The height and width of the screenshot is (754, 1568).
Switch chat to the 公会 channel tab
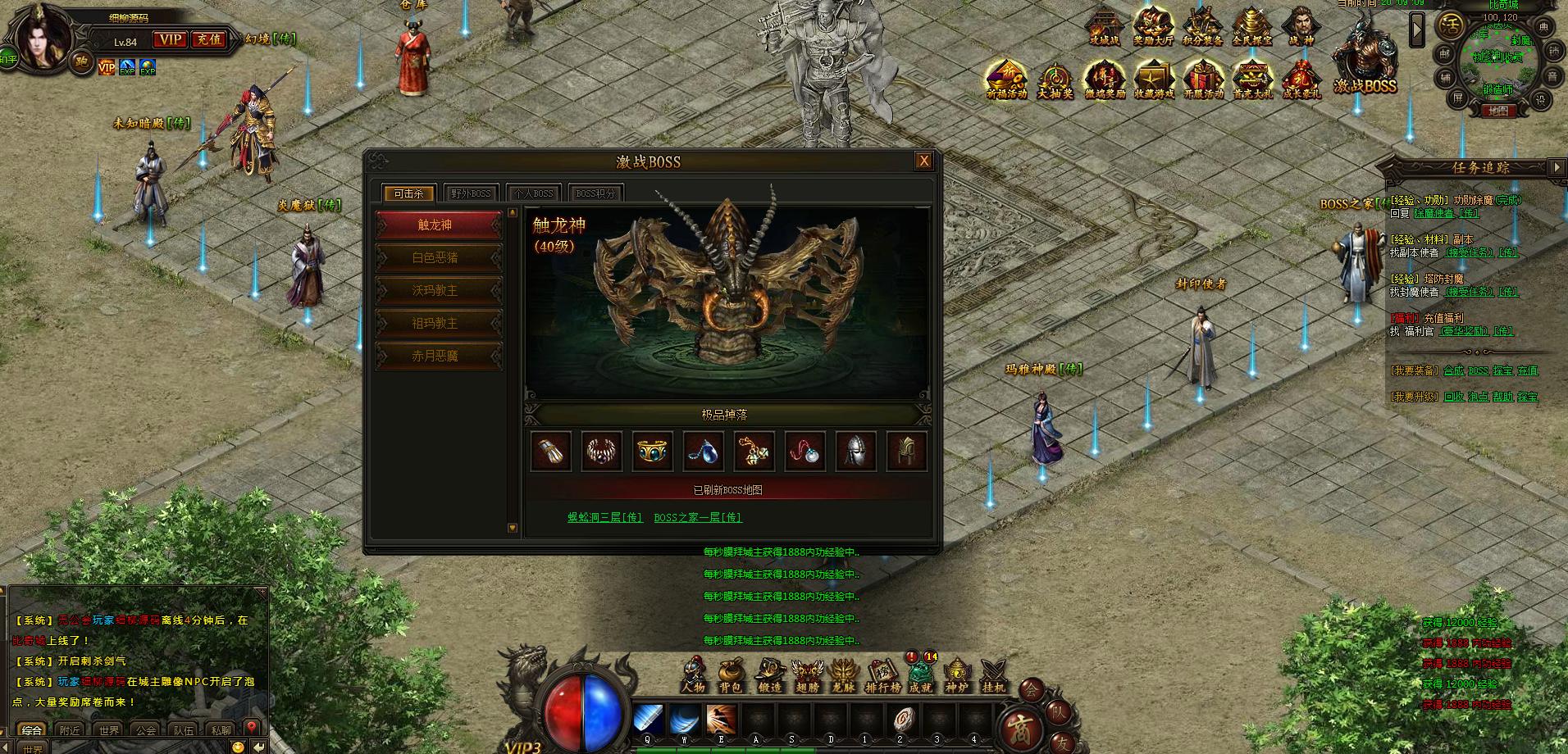[146, 729]
